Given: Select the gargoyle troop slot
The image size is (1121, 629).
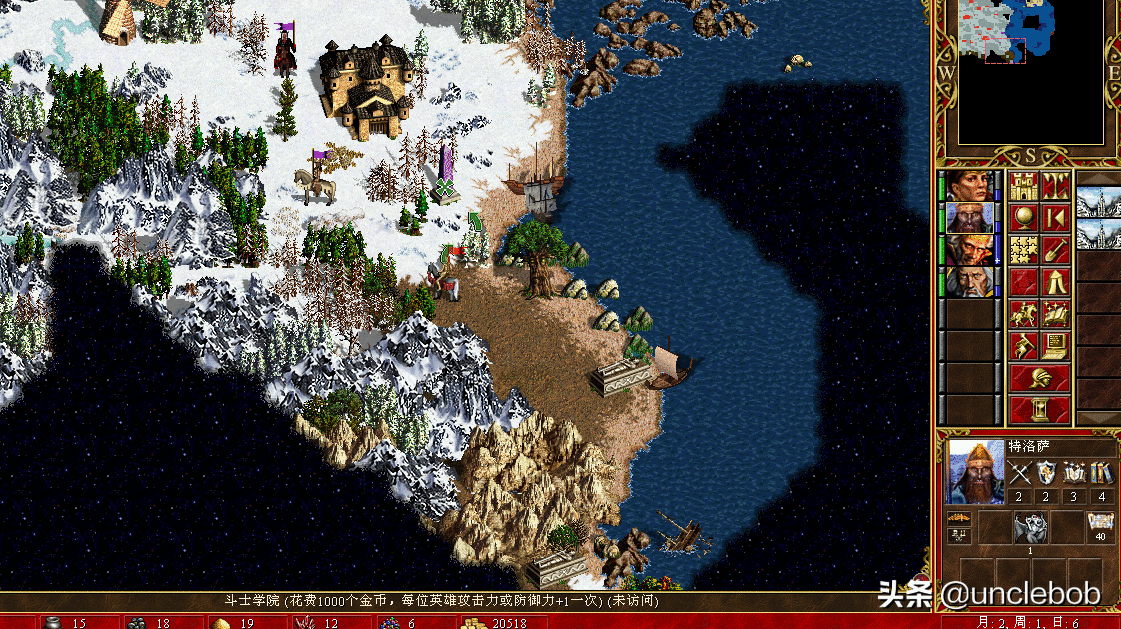Looking at the screenshot, I should (1030, 526).
